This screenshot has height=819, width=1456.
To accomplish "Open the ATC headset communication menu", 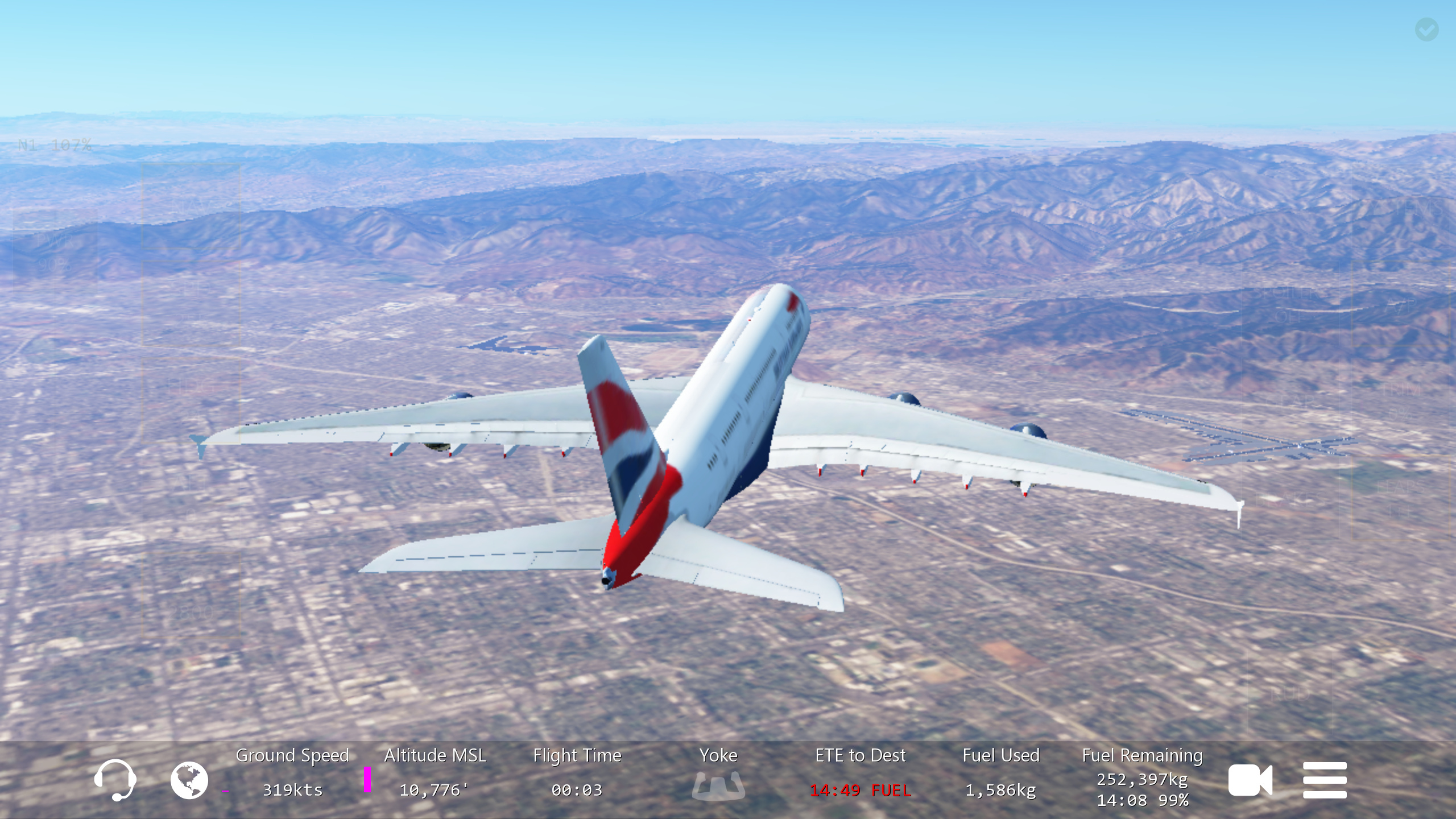I will click(x=115, y=780).
